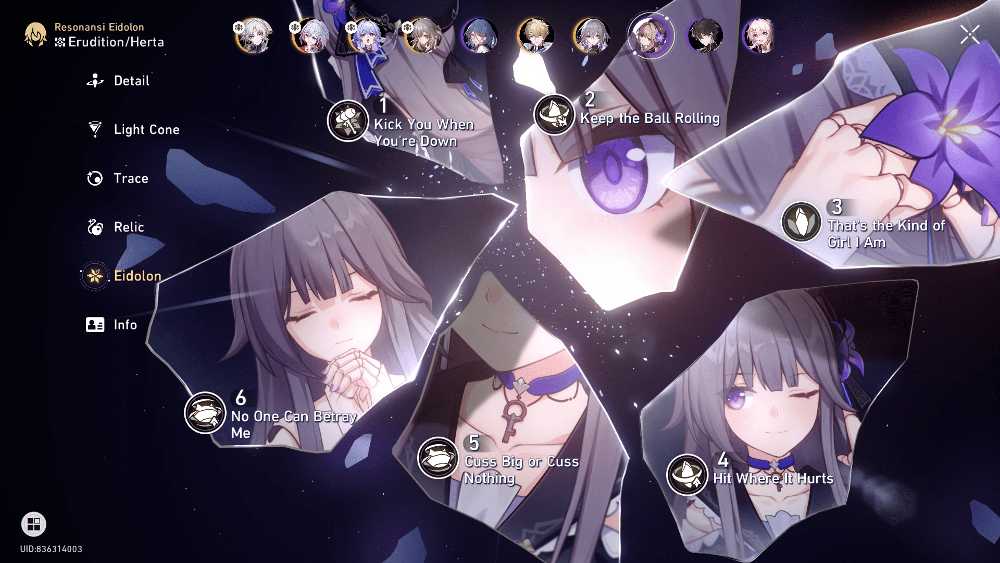This screenshot has width=1000, height=563.
Task: Select Eidolon 1 Kick You When You're Down
Action: [348, 120]
